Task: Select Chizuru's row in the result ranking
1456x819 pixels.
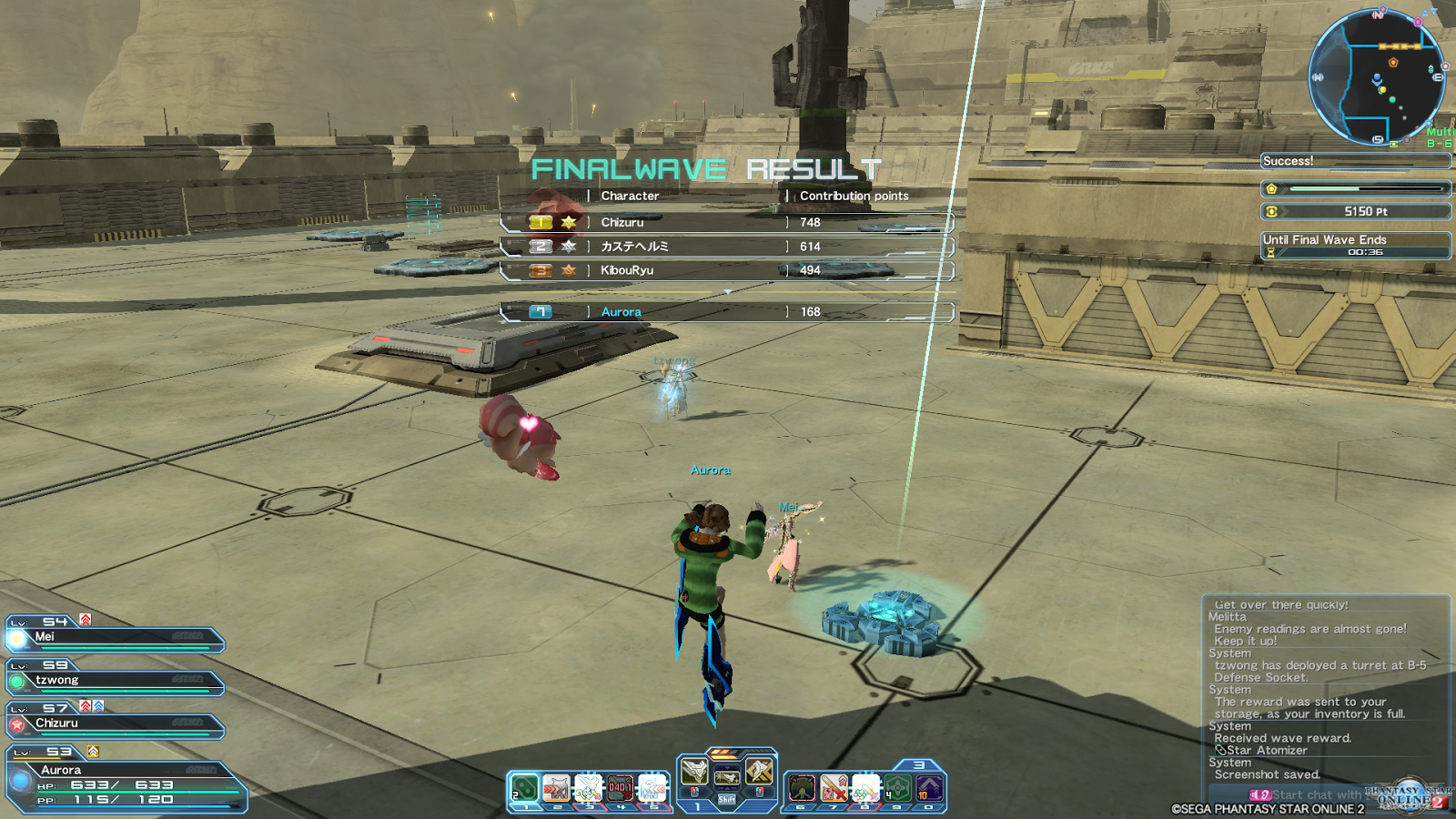Action: [726, 222]
